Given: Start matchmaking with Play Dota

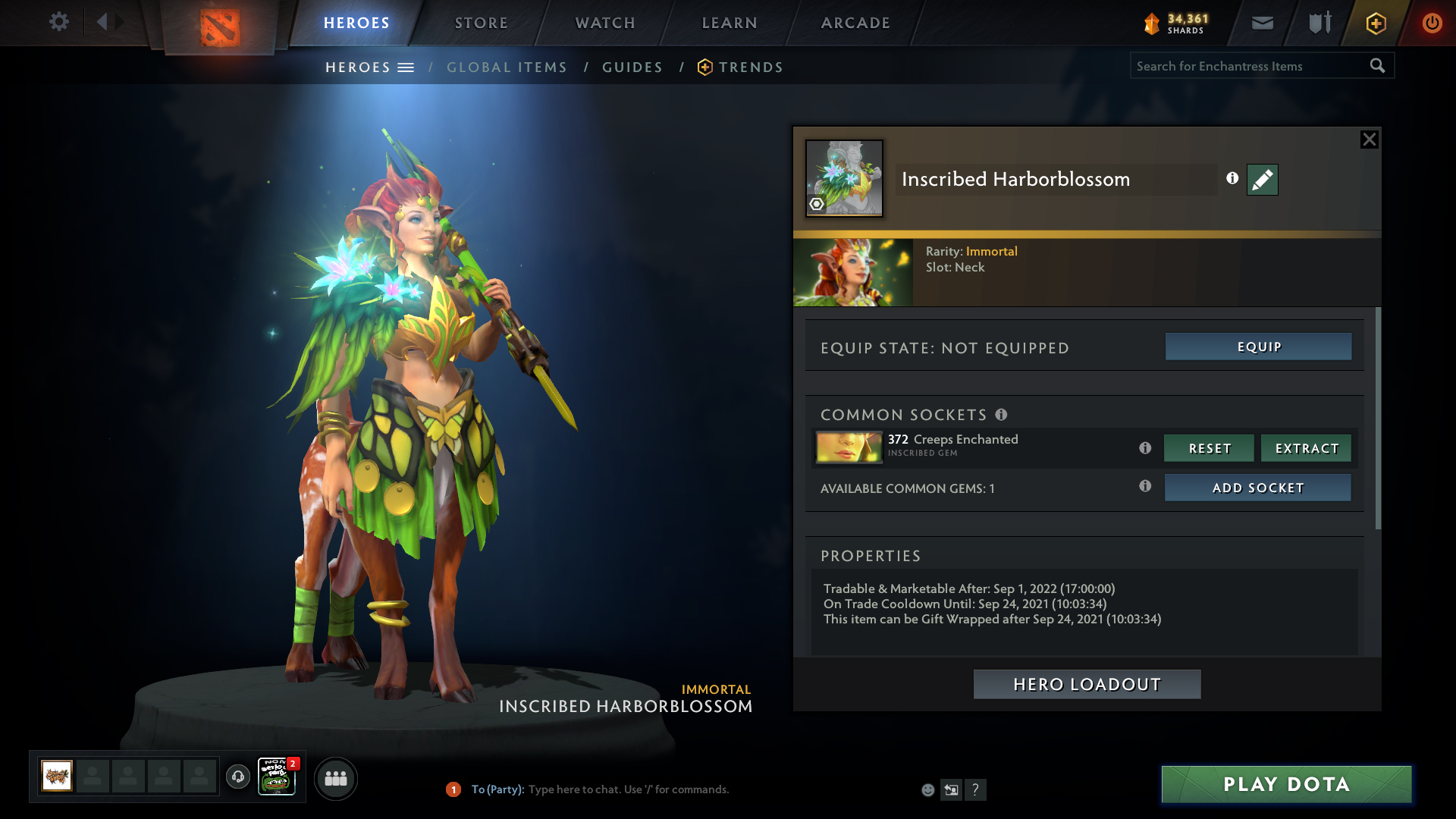Looking at the screenshot, I should 1286,784.
